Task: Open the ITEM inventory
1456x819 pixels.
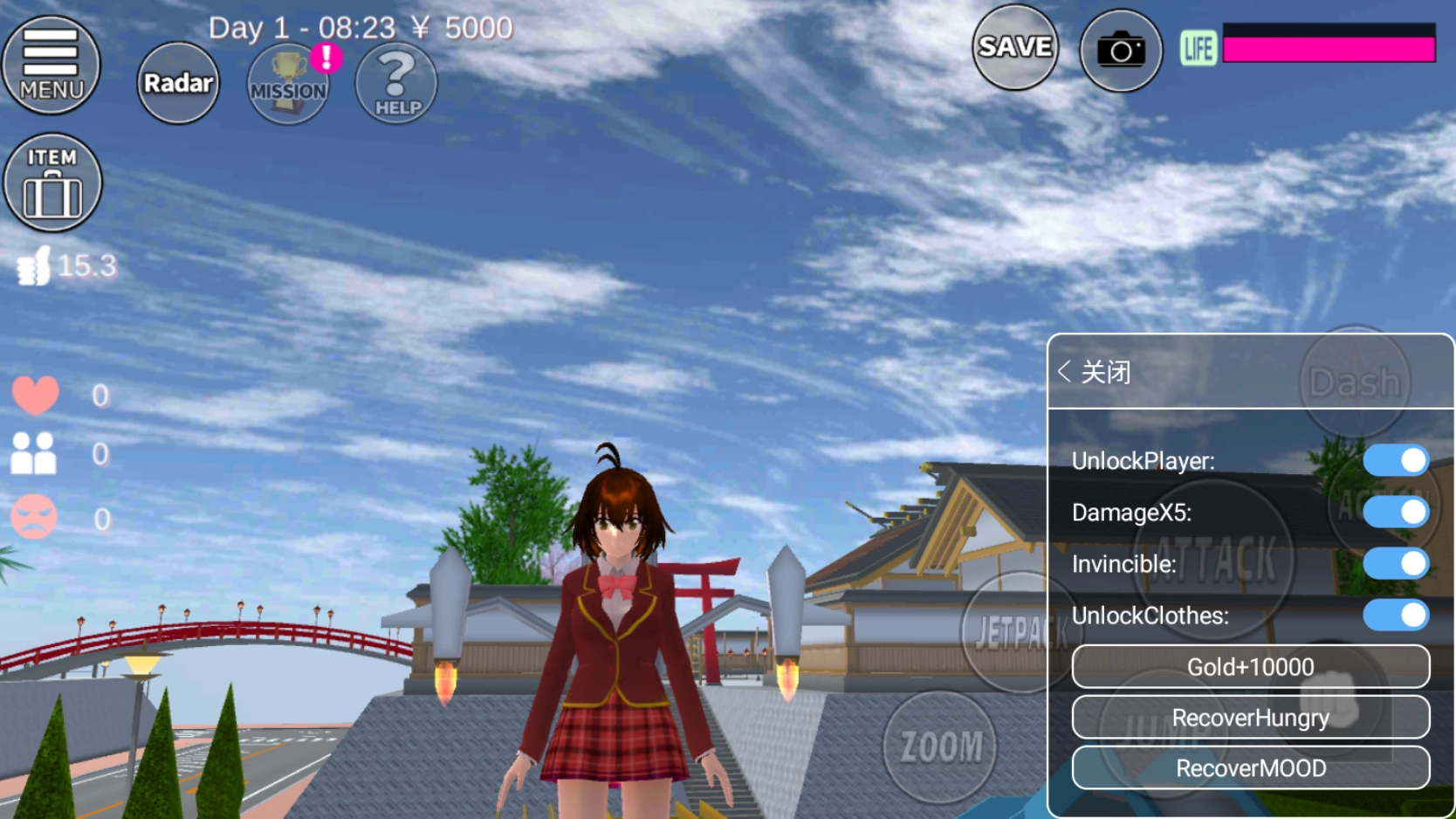Action: [52, 182]
